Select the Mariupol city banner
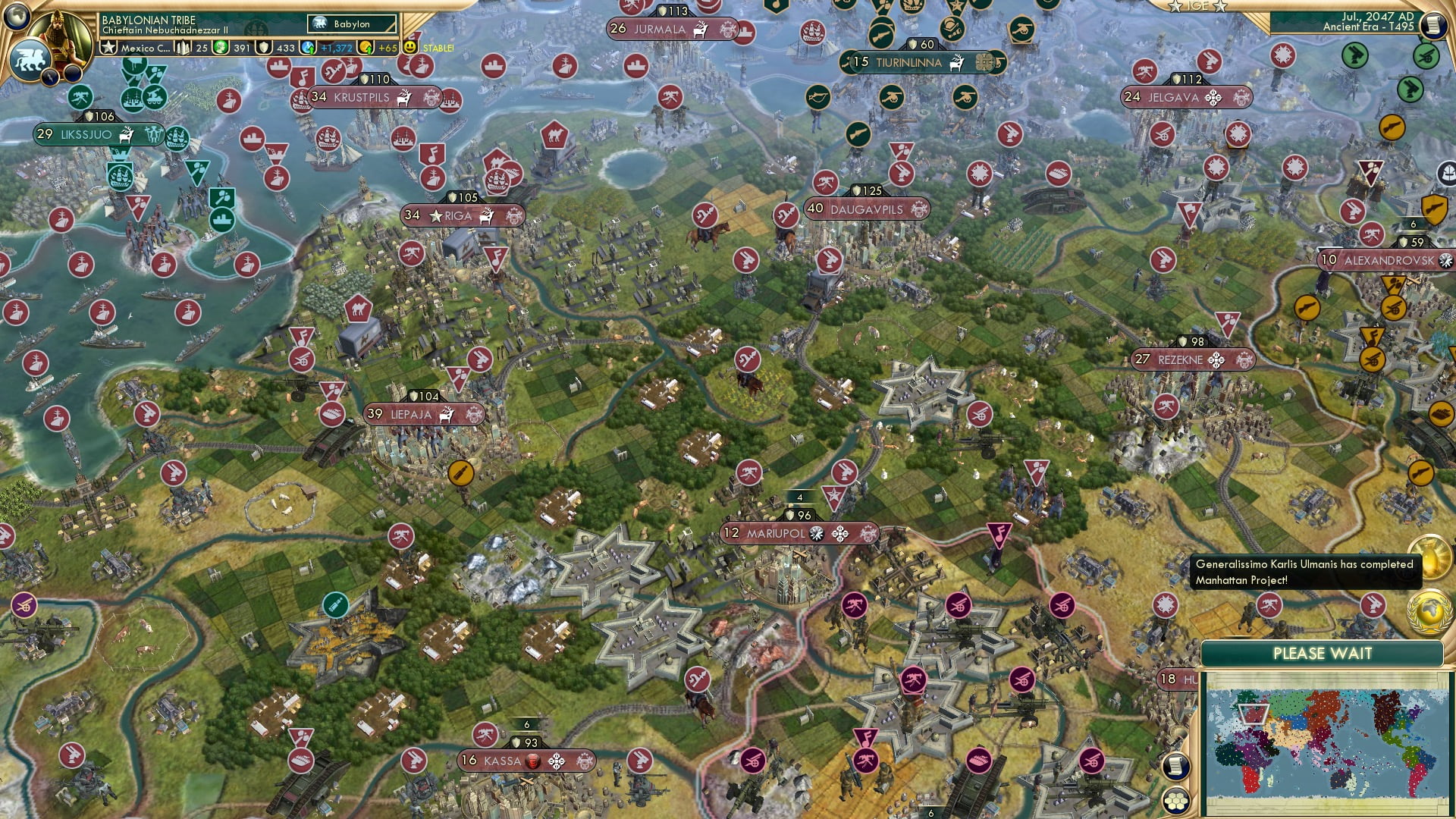1456x819 pixels. pos(796,533)
